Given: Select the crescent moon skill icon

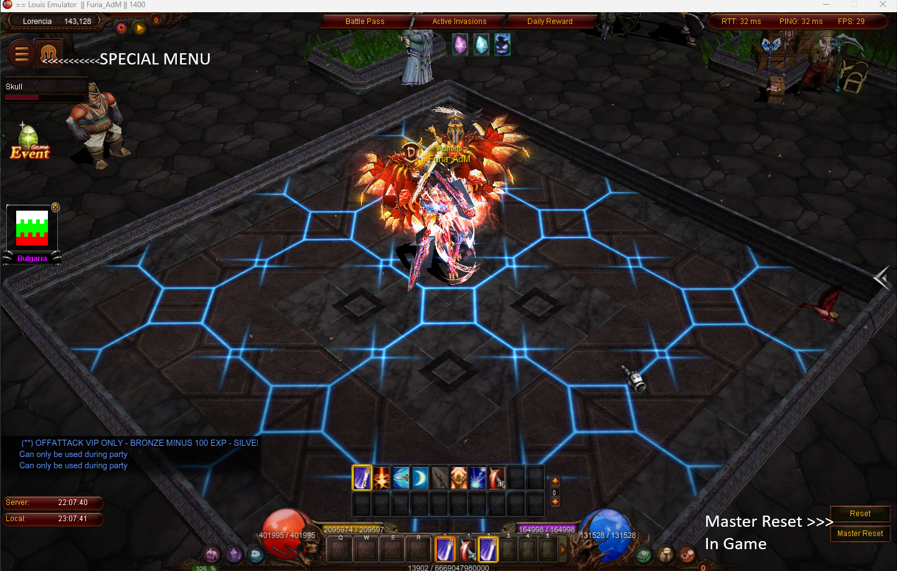Looking at the screenshot, I should pyautogui.click(x=421, y=478).
